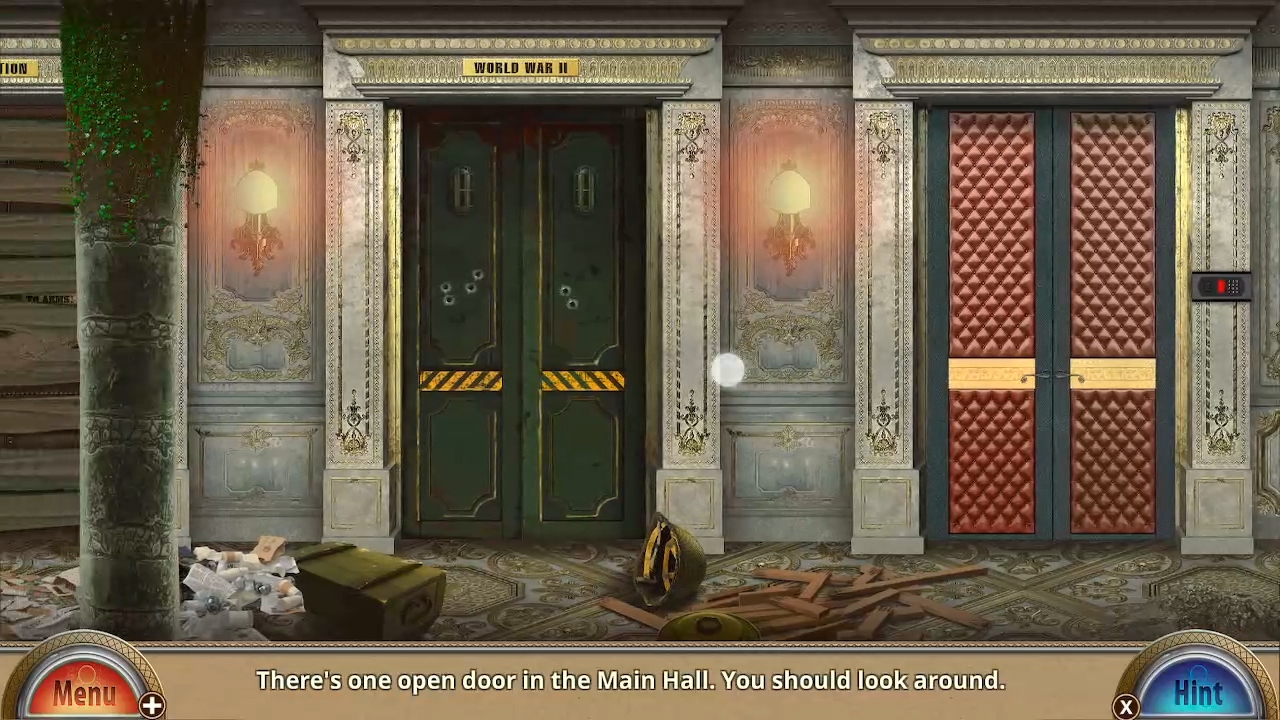
Task: Click the glowing white sparkle near the door
Action: [x=728, y=371]
